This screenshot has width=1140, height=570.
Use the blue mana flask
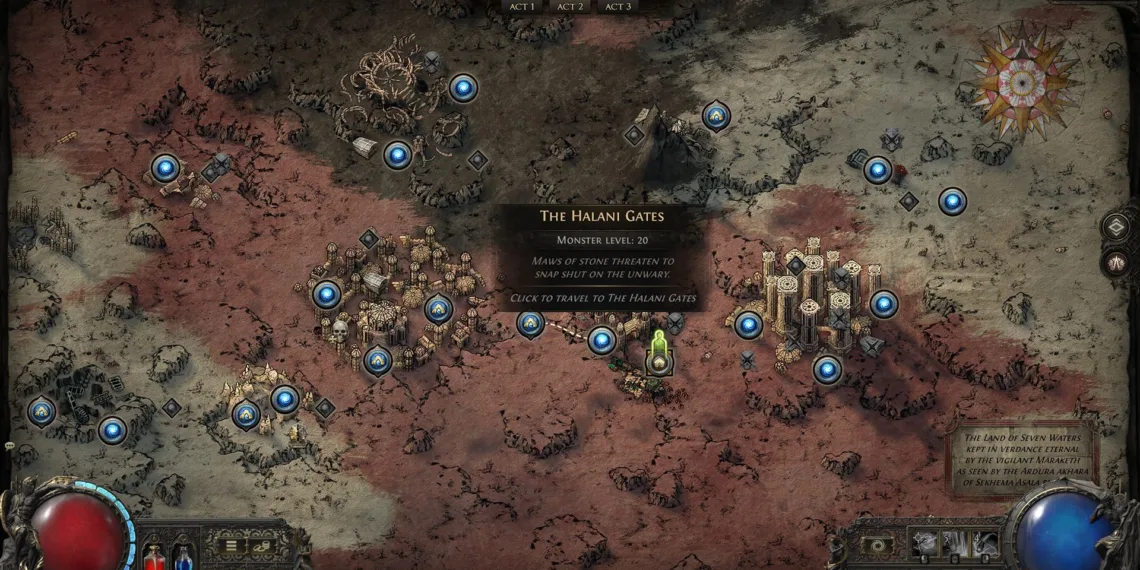183,555
